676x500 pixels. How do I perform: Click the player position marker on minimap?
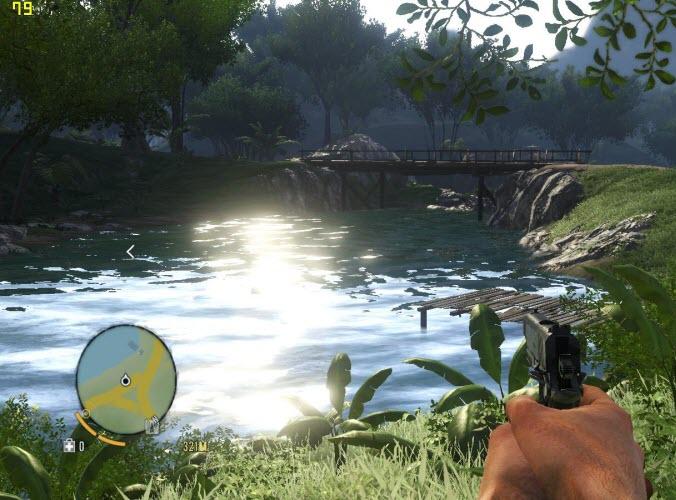(126, 380)
